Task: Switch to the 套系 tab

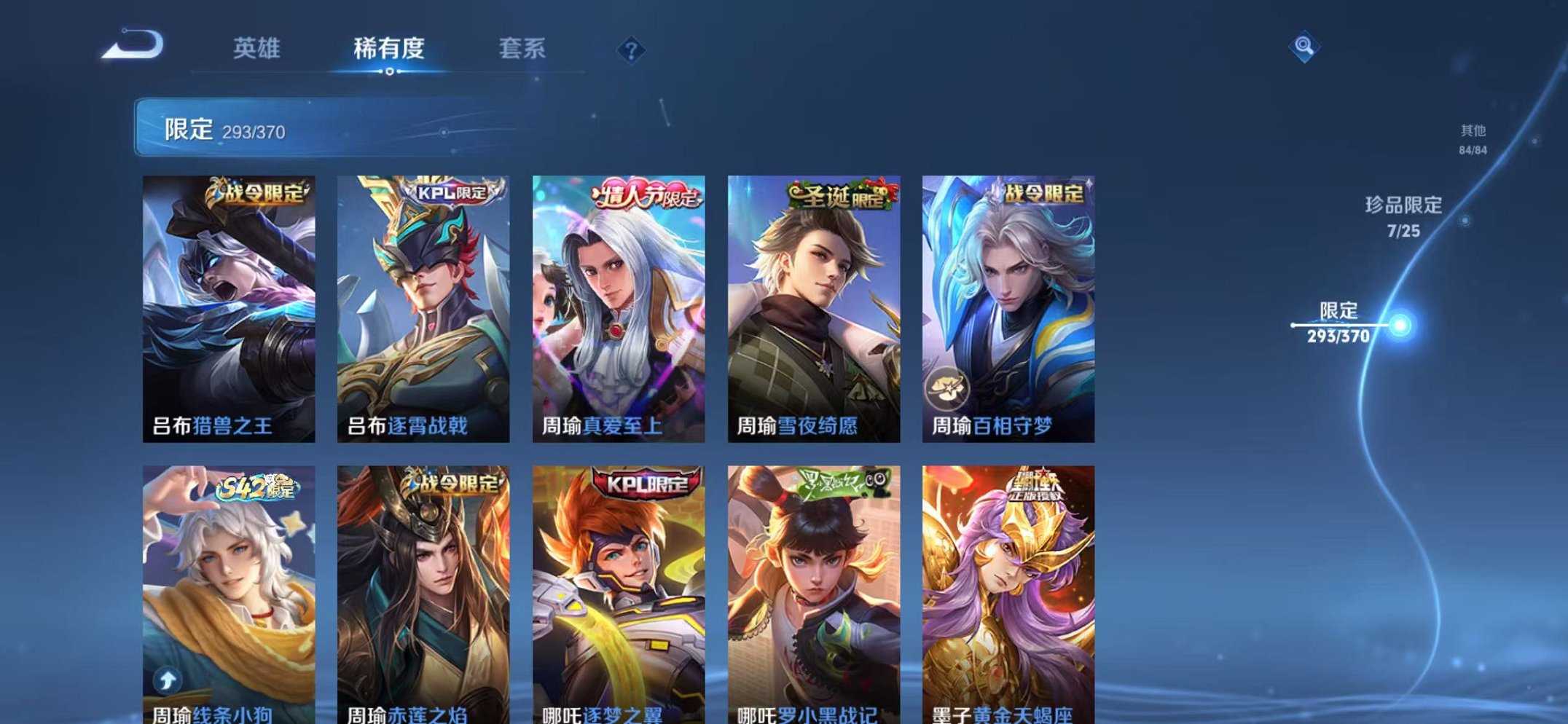Action: point(524,47)
